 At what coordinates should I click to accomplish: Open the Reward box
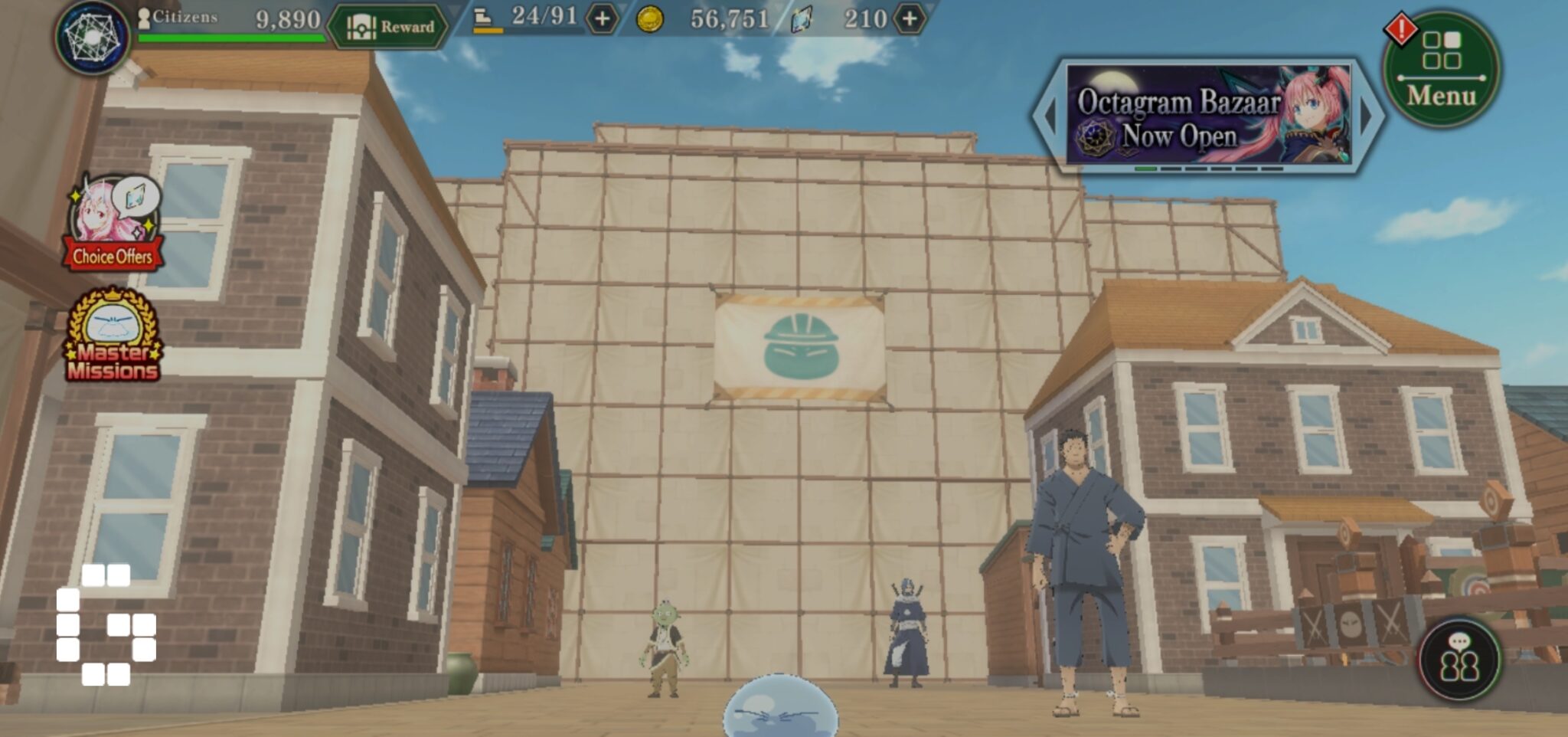point(392,25)
